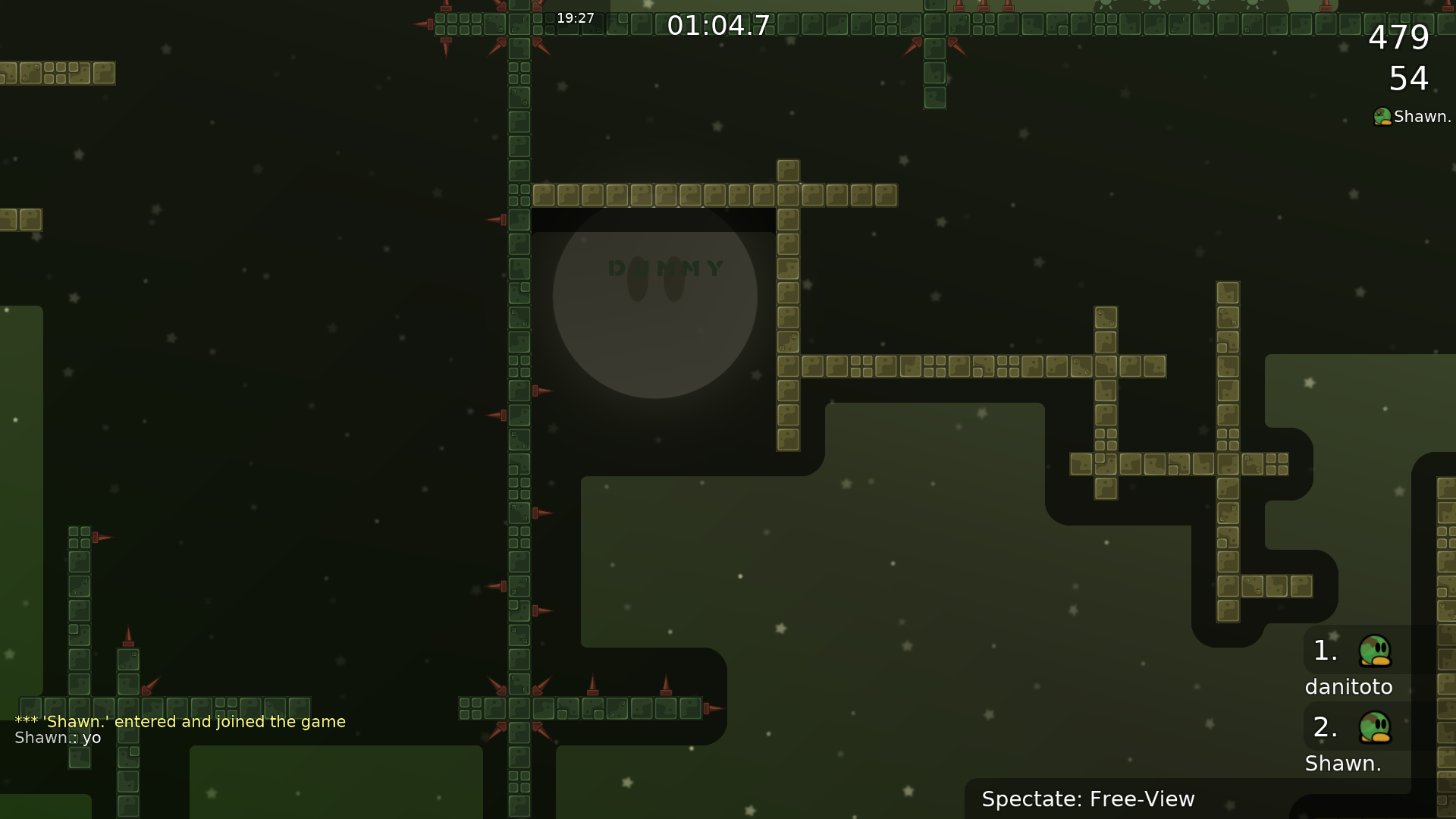Click the Spectate: Free-View label

pos(1087,799)
